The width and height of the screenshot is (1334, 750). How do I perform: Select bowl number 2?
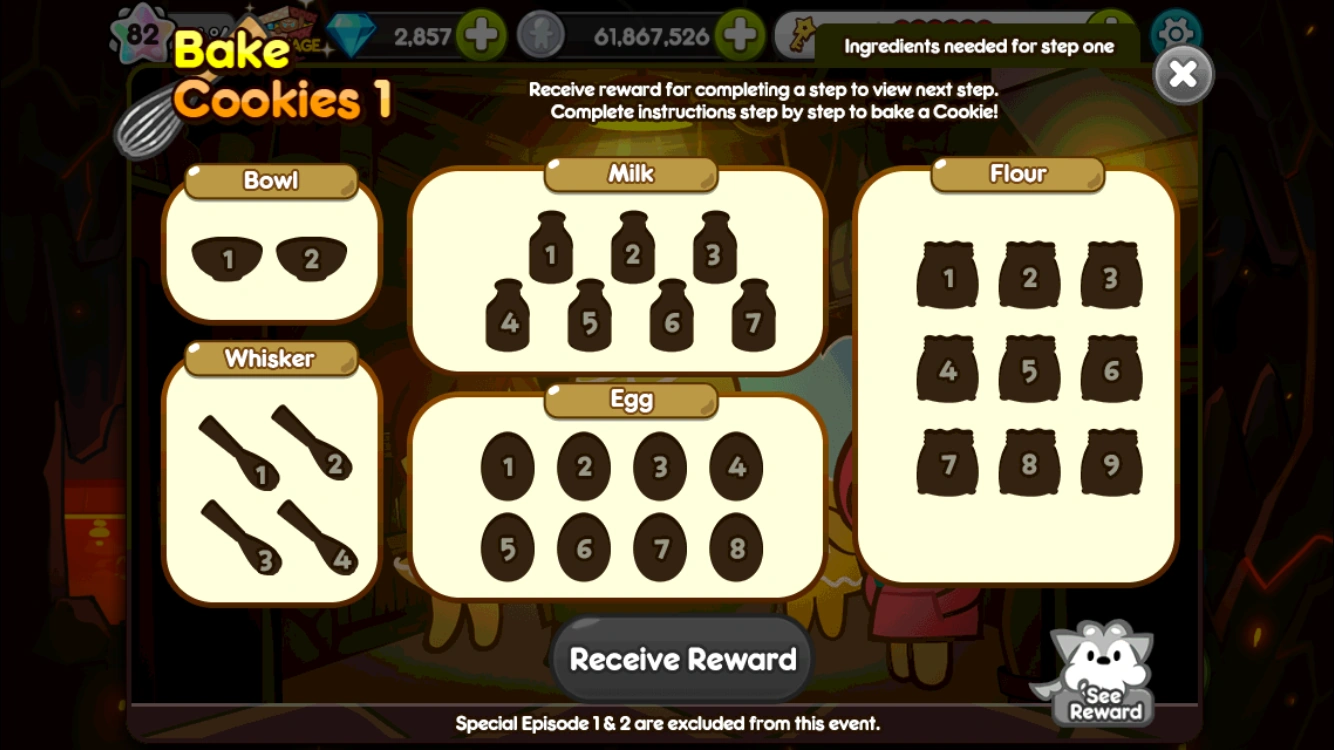pos(311,258)
